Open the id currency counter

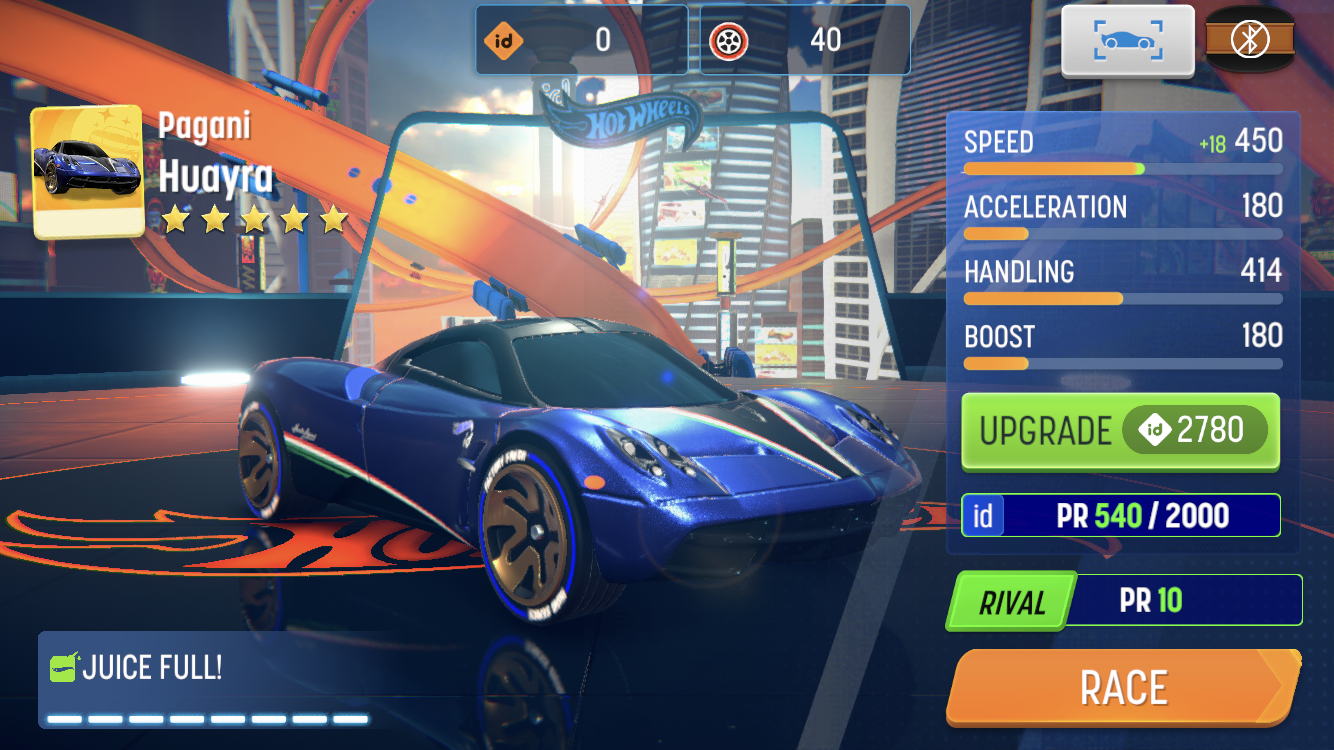click(581, 40)
